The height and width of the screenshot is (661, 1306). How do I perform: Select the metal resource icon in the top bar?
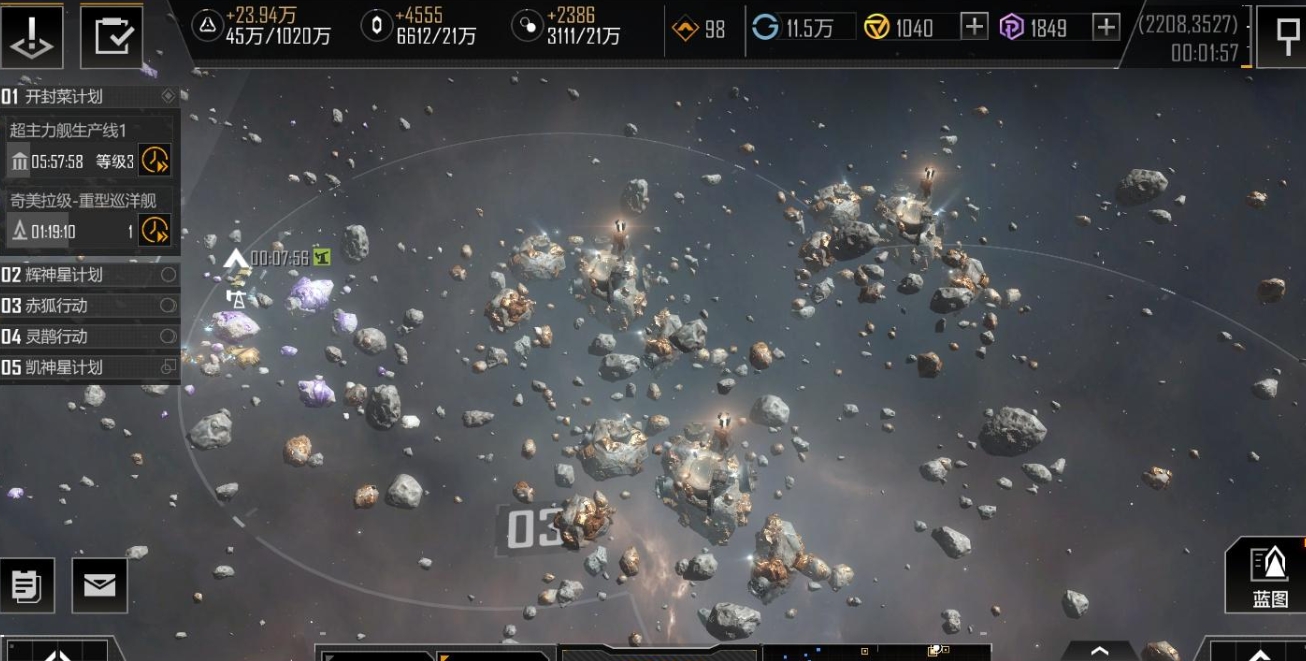click(x=207, y=27)
